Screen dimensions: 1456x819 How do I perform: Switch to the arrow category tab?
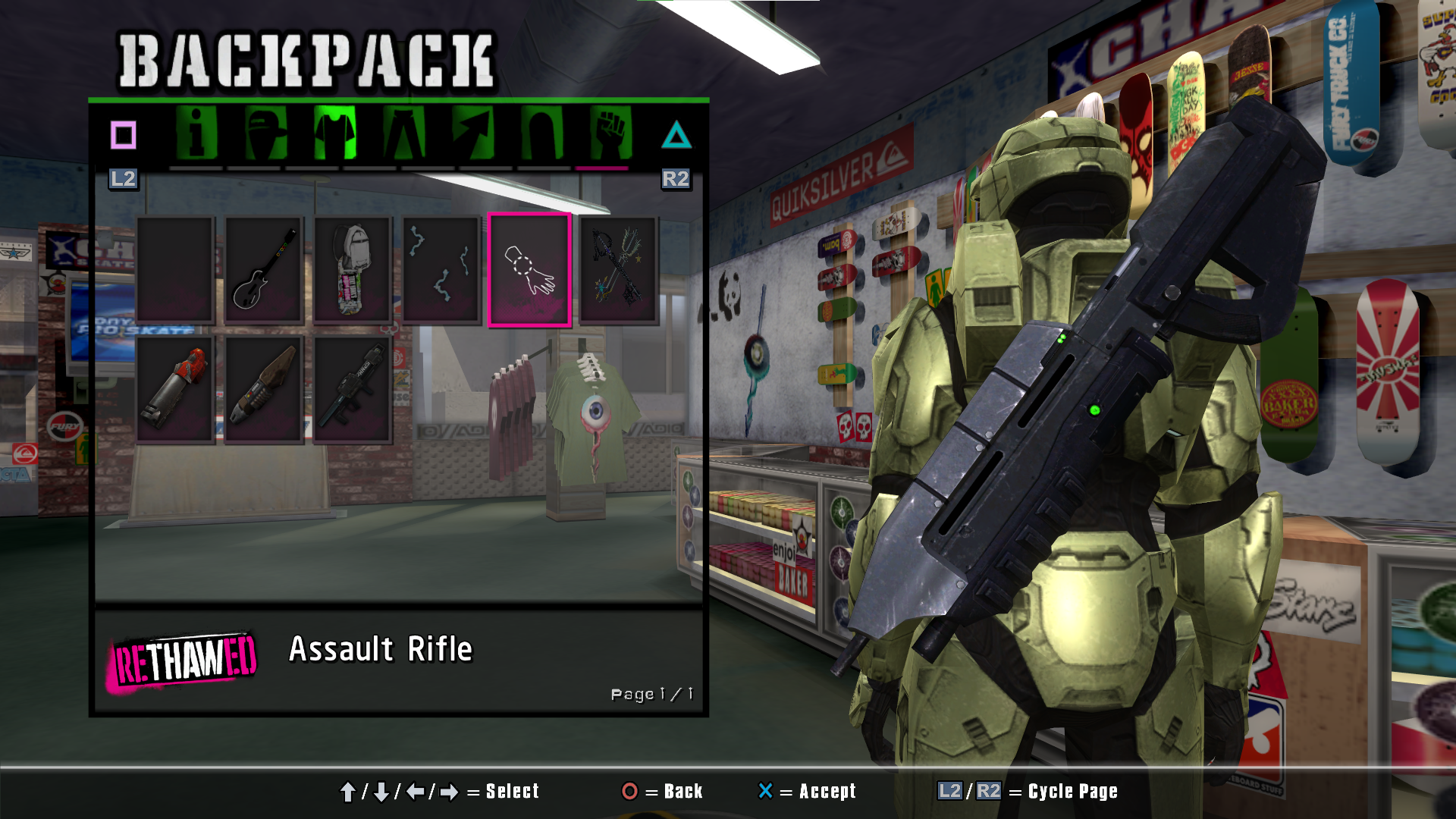tap(473, 134)
